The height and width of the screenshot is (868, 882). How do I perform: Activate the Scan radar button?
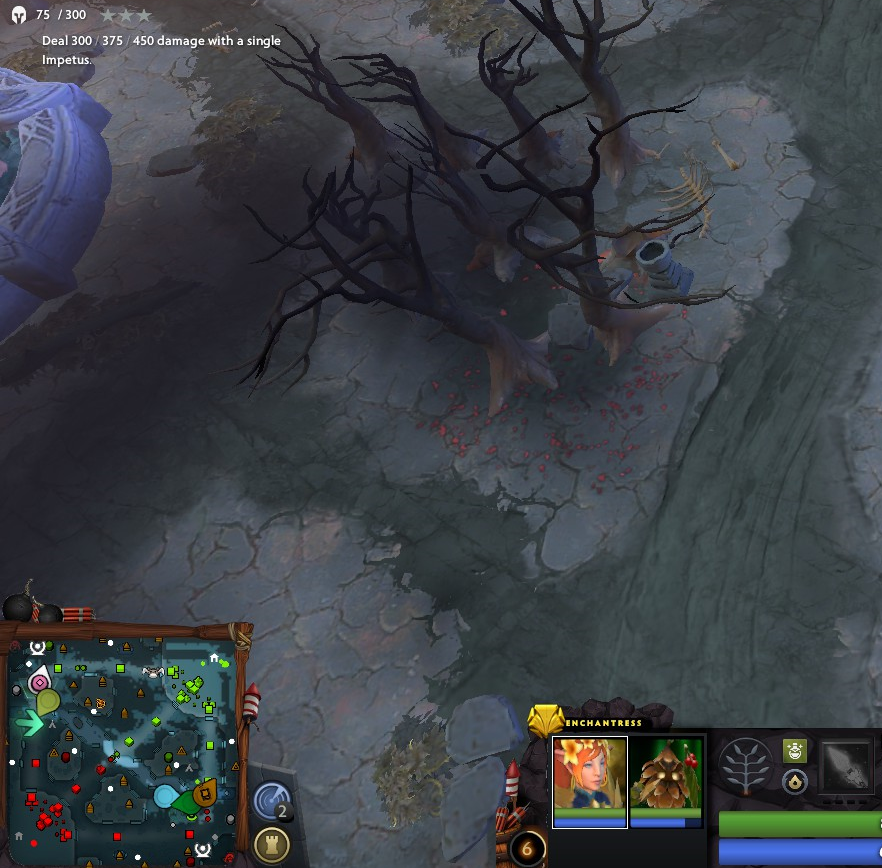click(x=272, y=800)
